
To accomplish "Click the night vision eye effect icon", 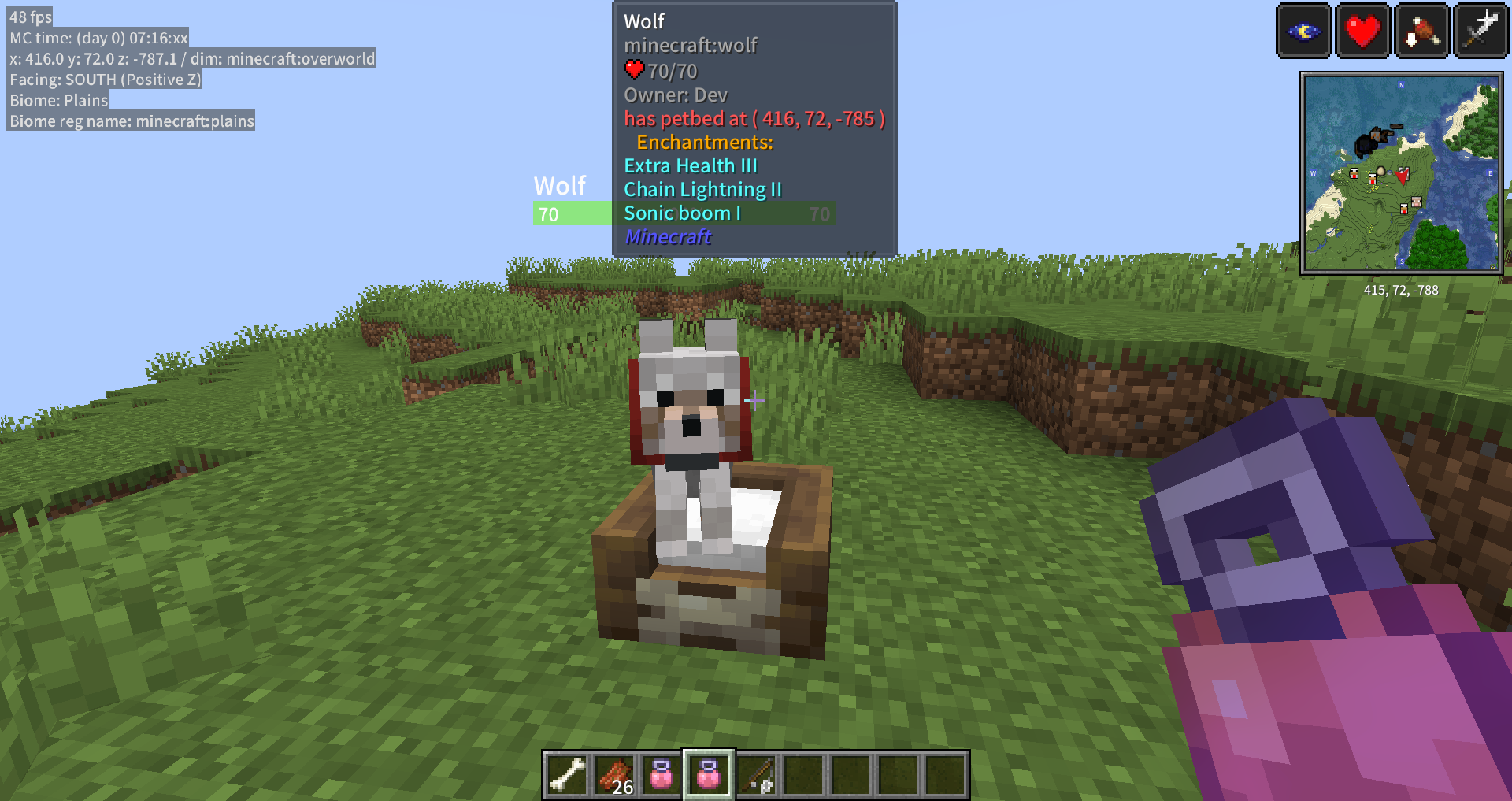I will 1304,32.
